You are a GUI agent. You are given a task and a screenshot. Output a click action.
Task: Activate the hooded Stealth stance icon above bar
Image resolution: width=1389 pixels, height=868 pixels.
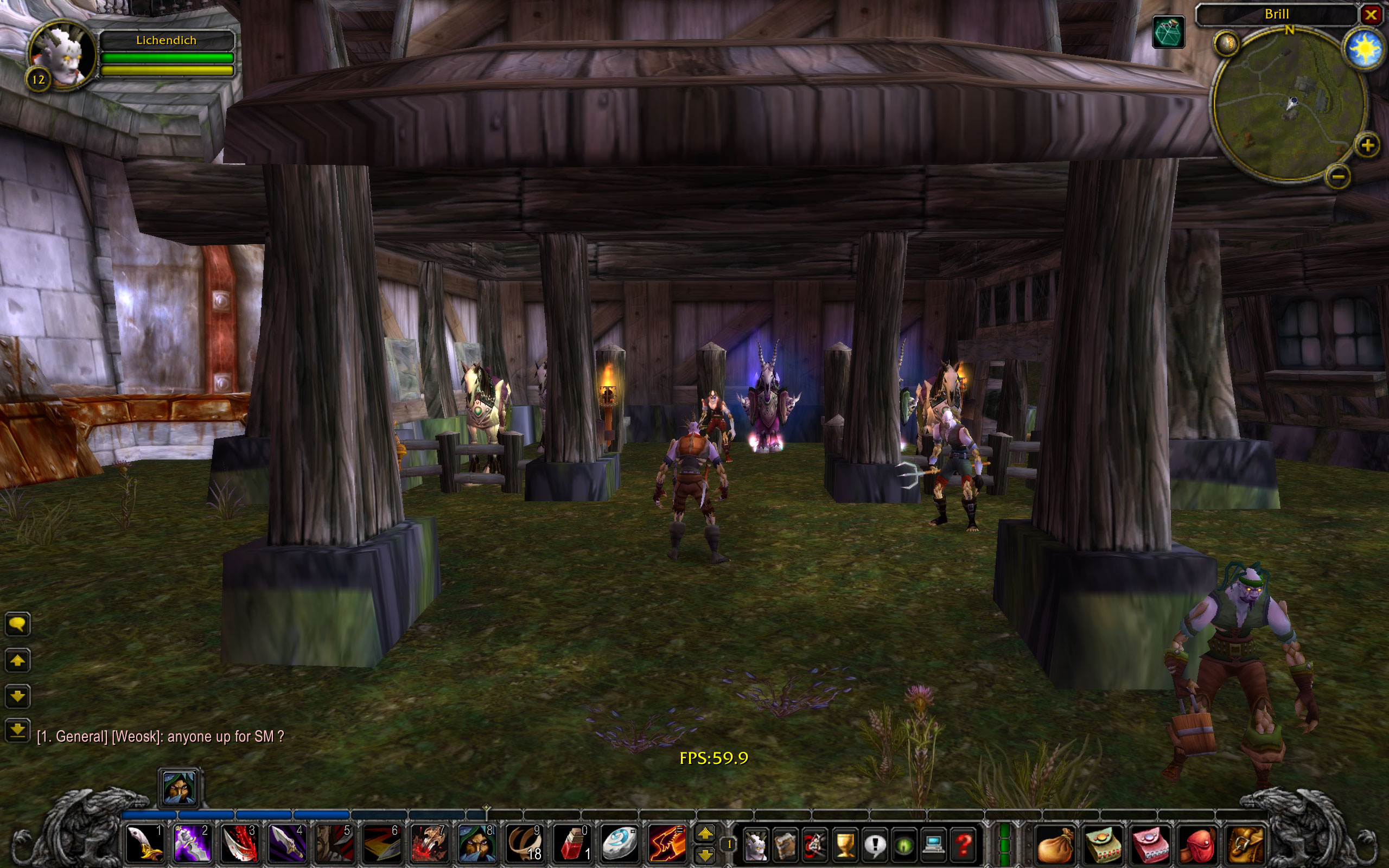point(179,787)
